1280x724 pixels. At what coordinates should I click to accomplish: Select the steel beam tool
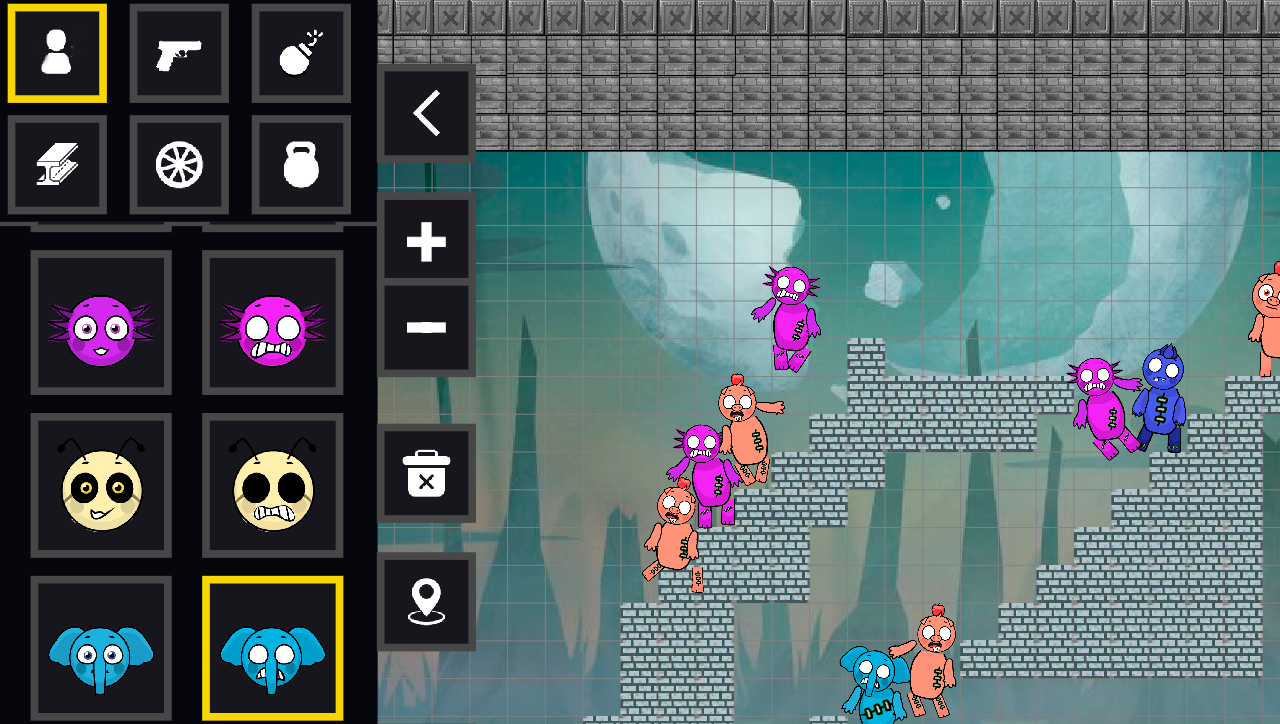pos(57,163)
